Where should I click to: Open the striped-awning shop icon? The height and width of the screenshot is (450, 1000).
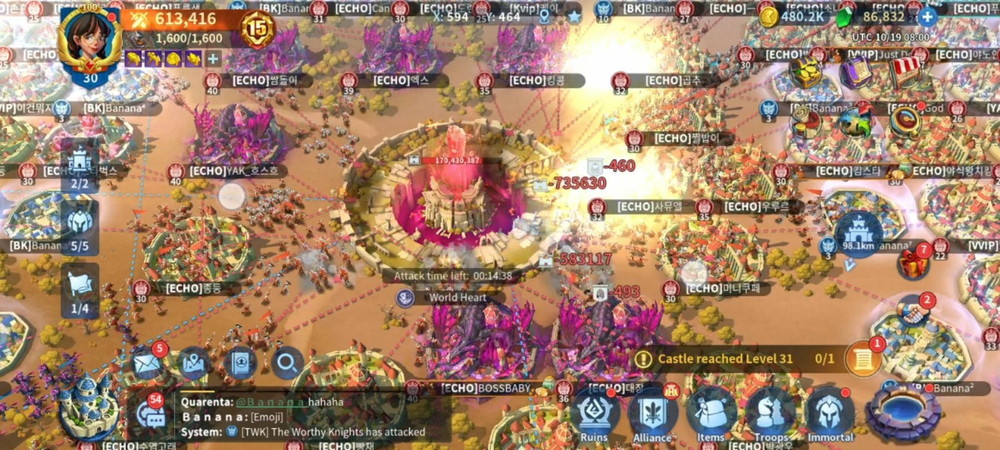[x=904, y=70]
